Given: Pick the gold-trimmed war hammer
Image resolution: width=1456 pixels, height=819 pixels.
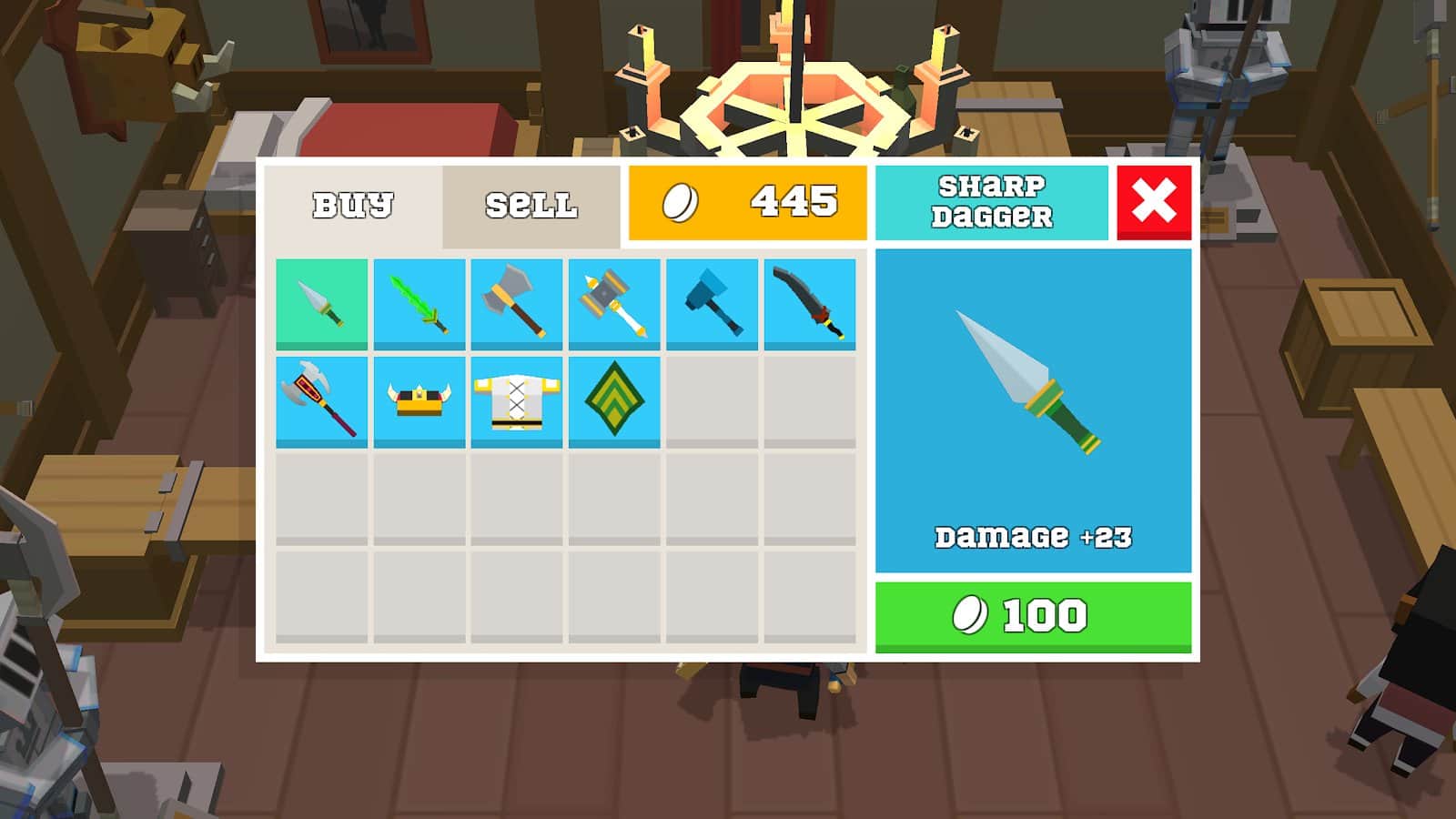Looking at the screenshot, I should [x=614, y=304].
